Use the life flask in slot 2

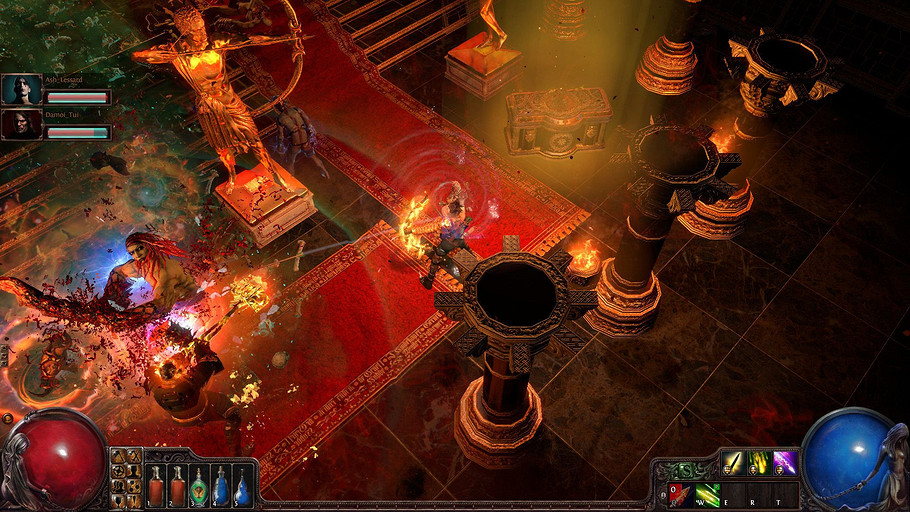(177, 485)
